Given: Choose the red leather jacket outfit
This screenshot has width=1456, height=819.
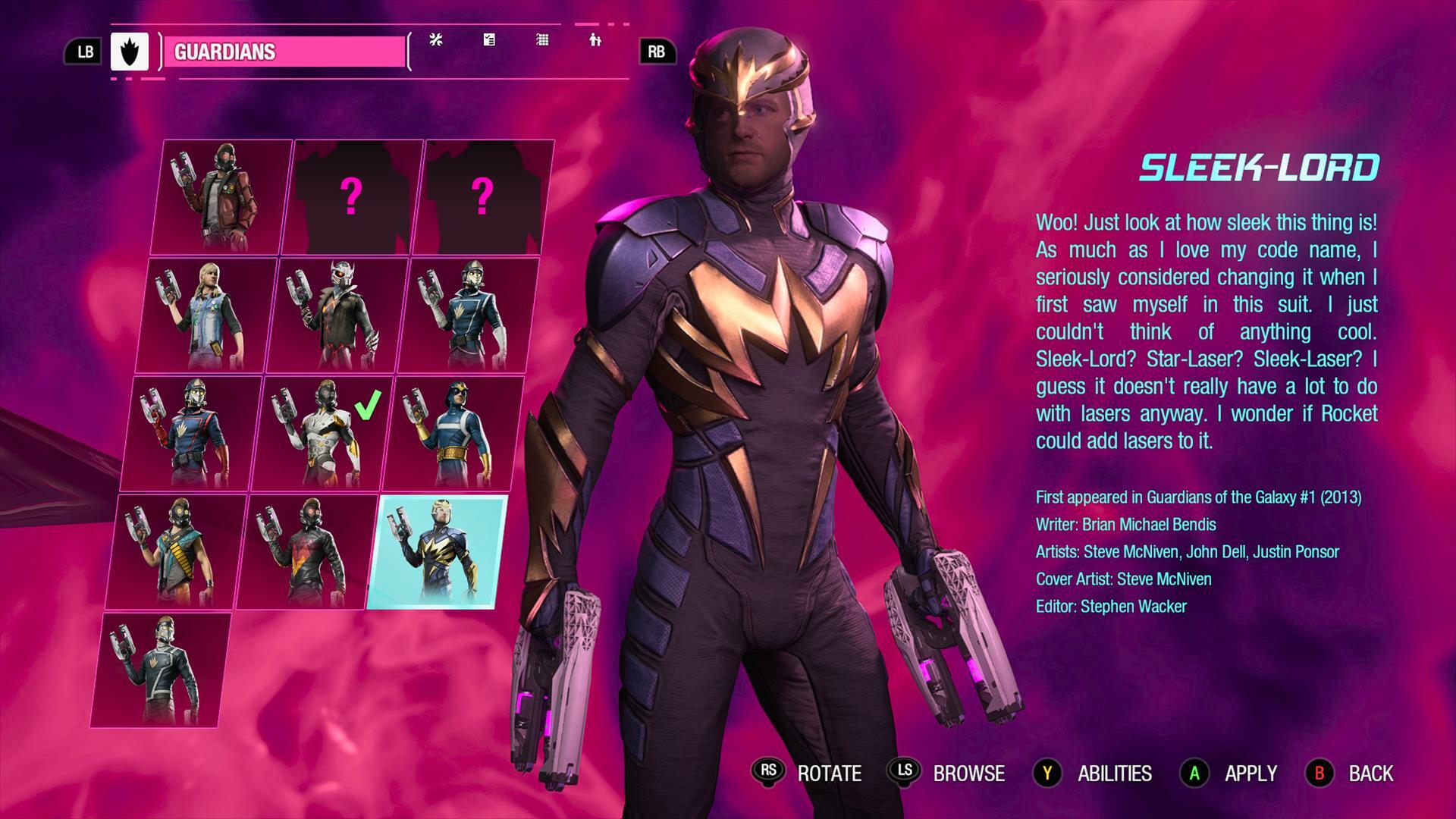Looking at the screenshot, I should pyautogui.click(x=222, y=197).
